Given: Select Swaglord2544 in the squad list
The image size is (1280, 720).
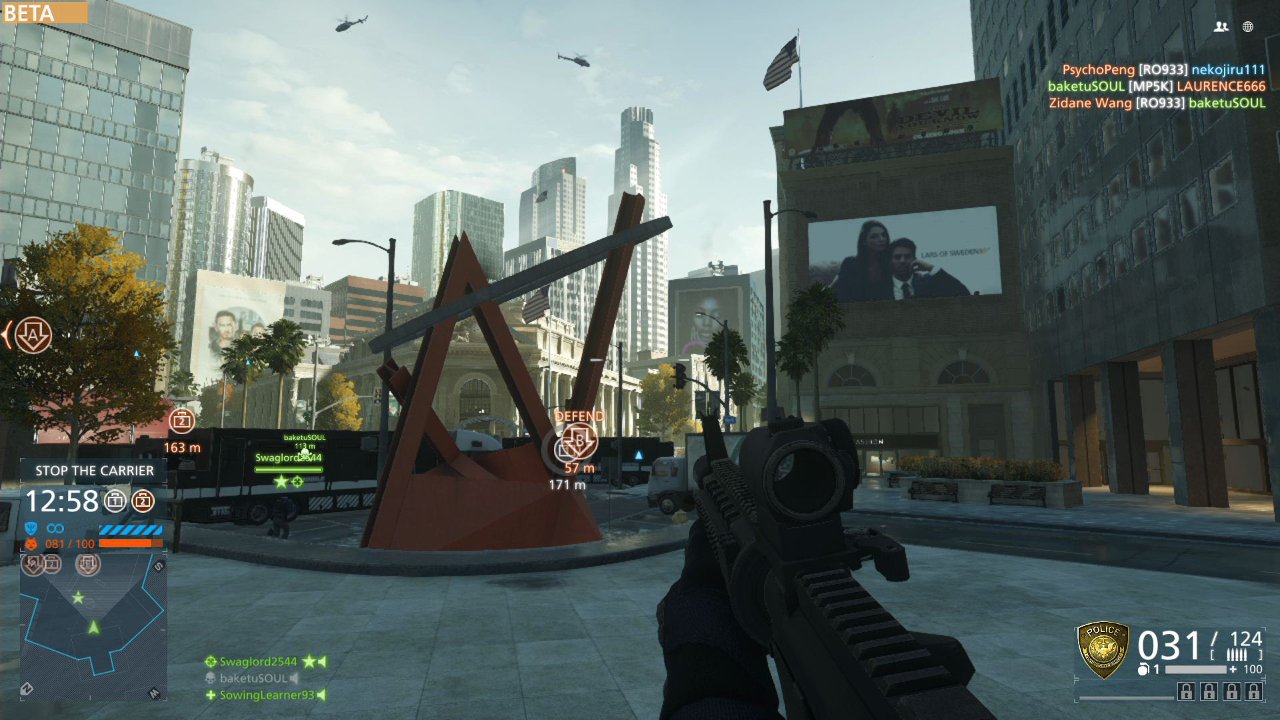Looking at the screenshot, I should point(258,661).
